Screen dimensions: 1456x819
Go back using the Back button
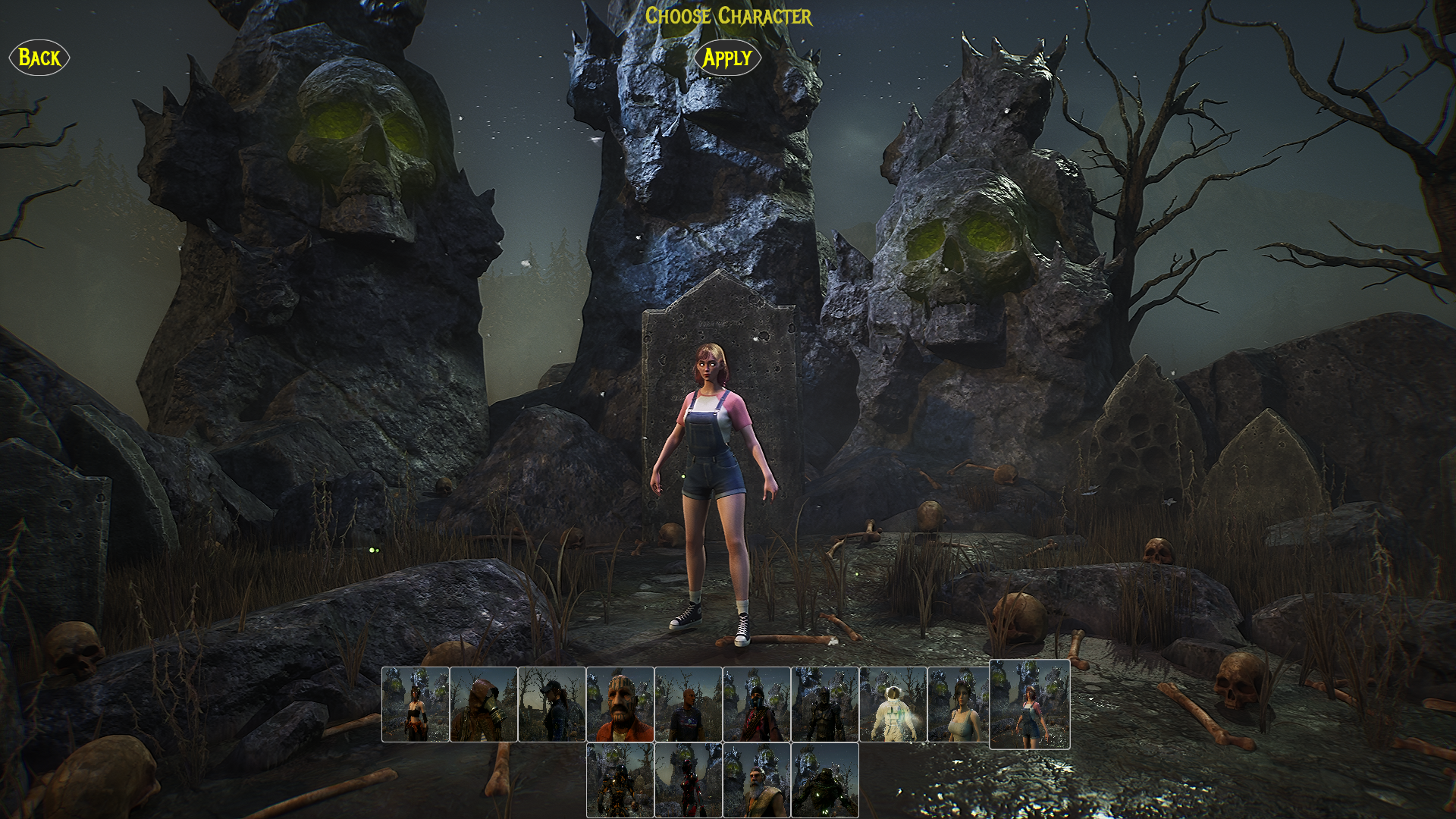pyautogui.click(x=39, y=58)
